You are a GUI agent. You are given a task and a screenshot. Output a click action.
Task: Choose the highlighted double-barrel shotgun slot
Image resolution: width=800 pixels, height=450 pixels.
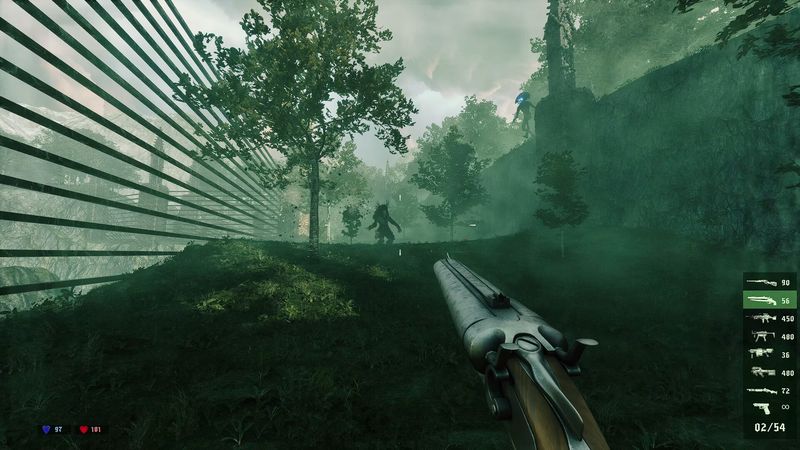pyautogui.click(x=768, y=300)
